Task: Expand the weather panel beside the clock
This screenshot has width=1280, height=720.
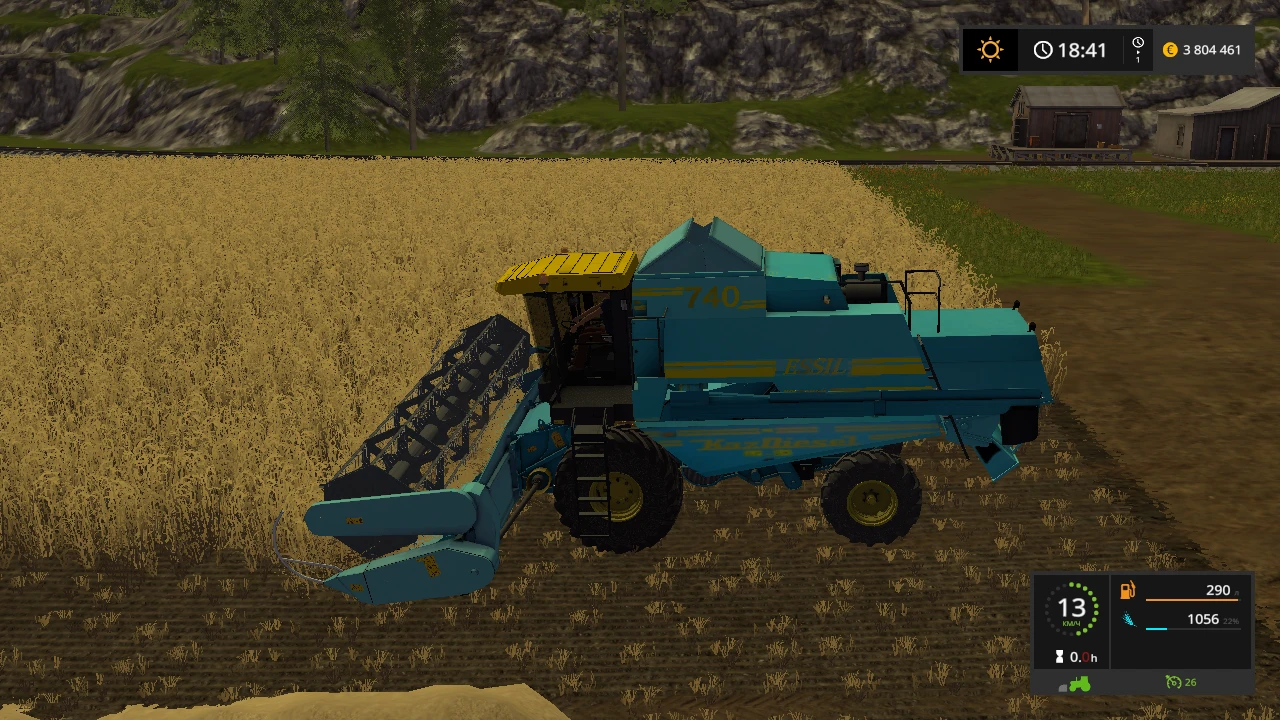Action: coord(990,49)
